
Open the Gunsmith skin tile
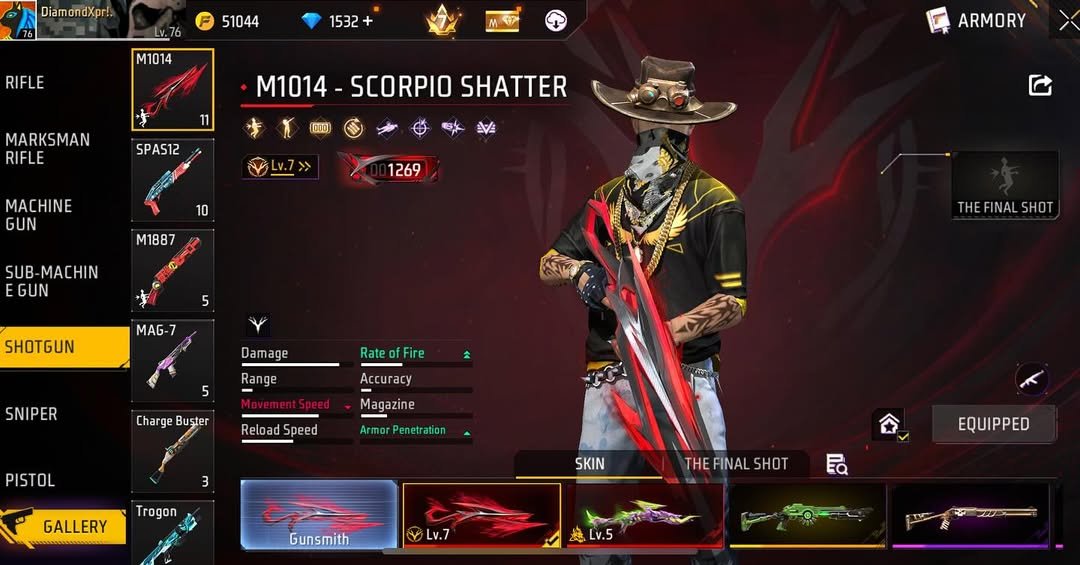[319, 515]
